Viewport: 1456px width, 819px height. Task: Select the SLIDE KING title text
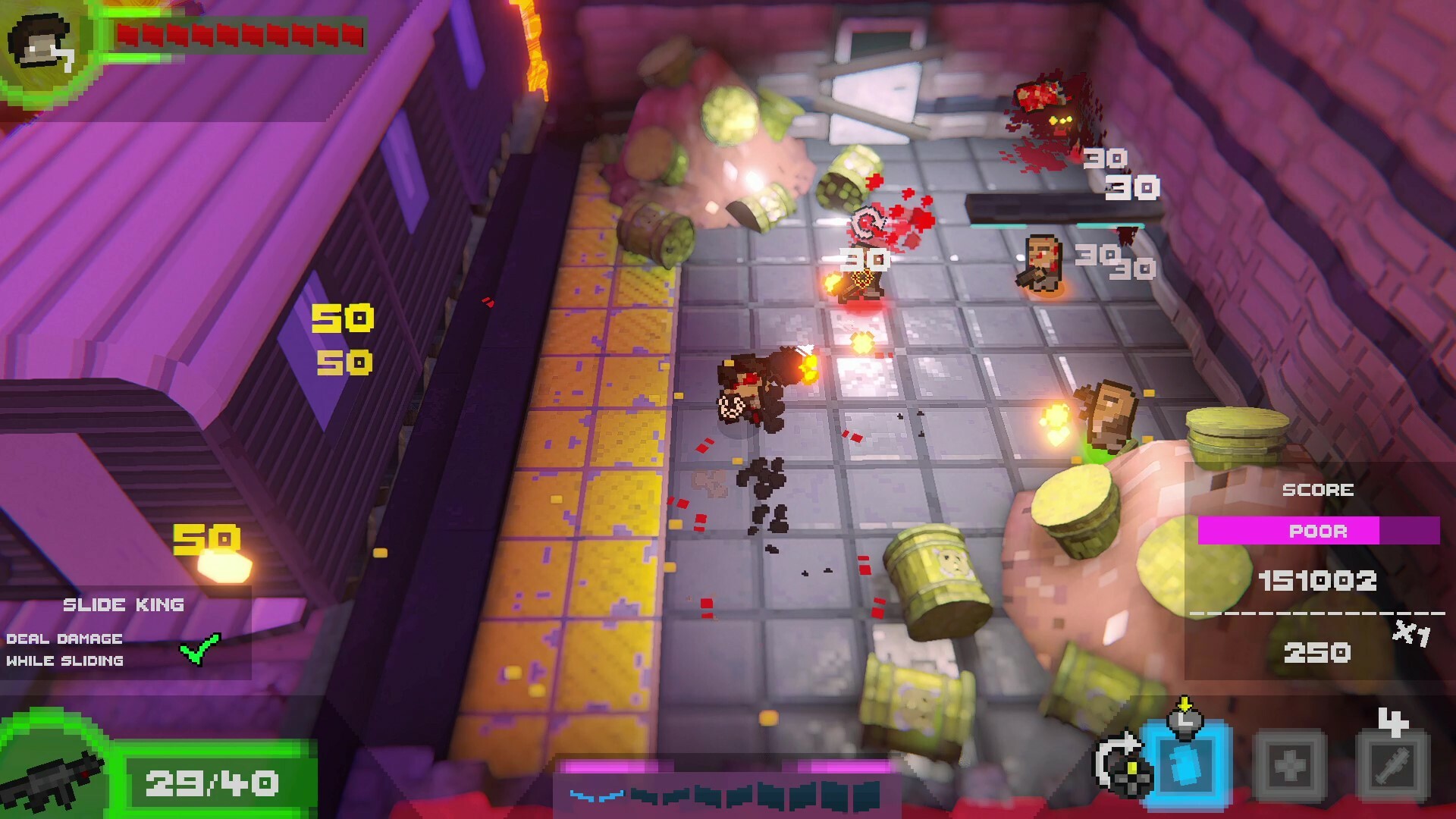click(x=124, y=604)
